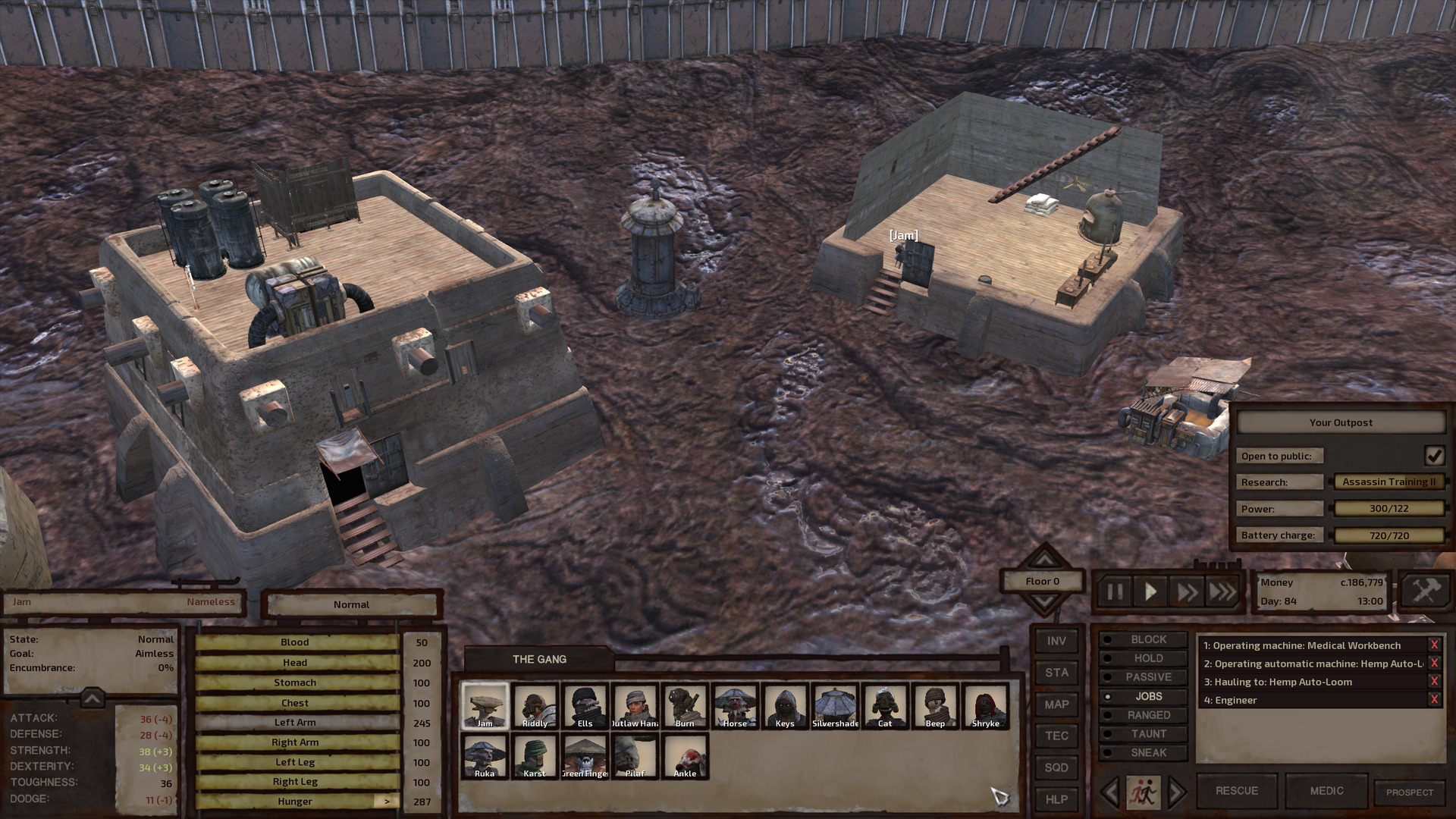Select the Assassin Training II research field
Screen dimensions: 1456x819
tap(1389, 482)
